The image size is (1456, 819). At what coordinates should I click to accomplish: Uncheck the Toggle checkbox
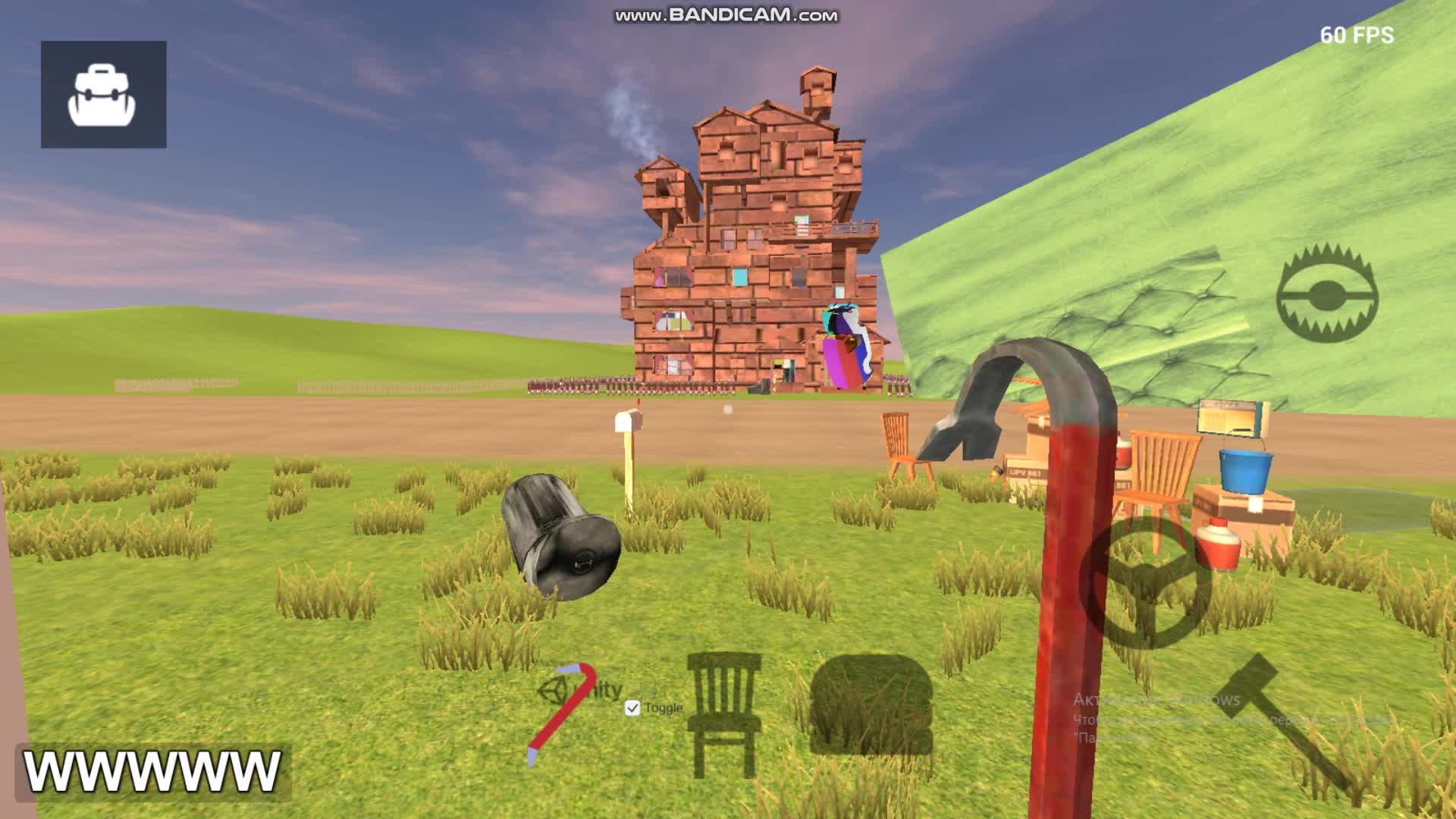pyautogui.click(x=632, y=708)
